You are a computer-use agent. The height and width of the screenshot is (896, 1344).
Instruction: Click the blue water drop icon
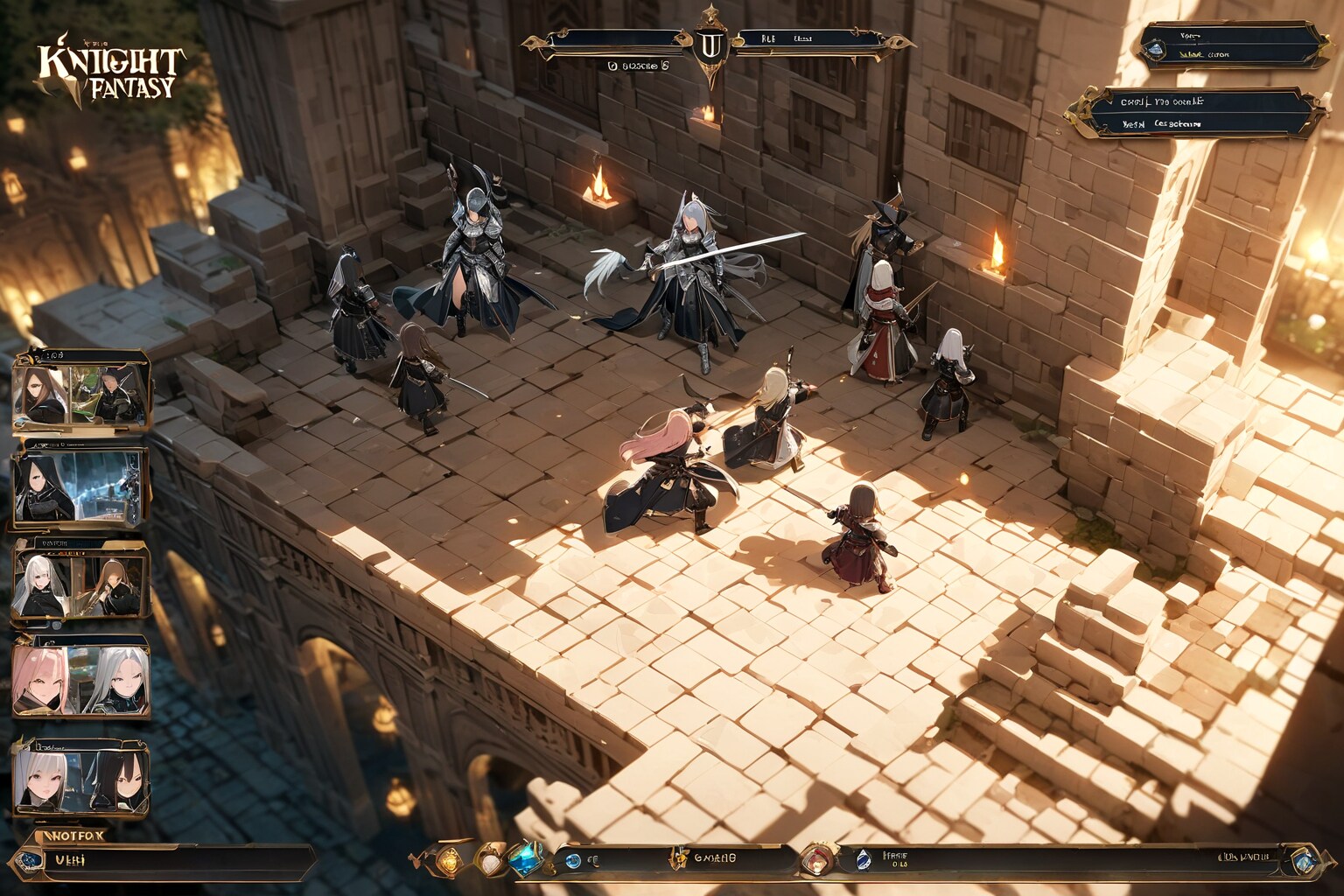point(863,860)
